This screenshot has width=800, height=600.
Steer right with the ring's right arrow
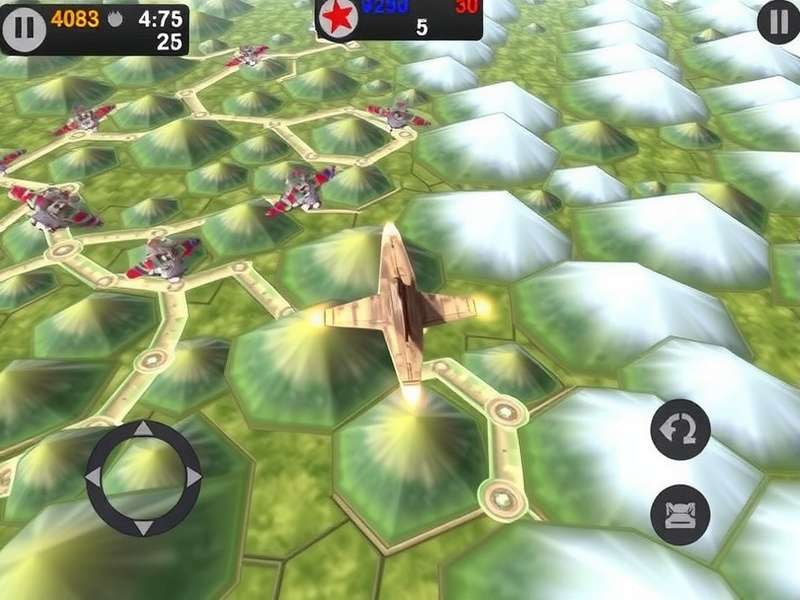(192, 478)
